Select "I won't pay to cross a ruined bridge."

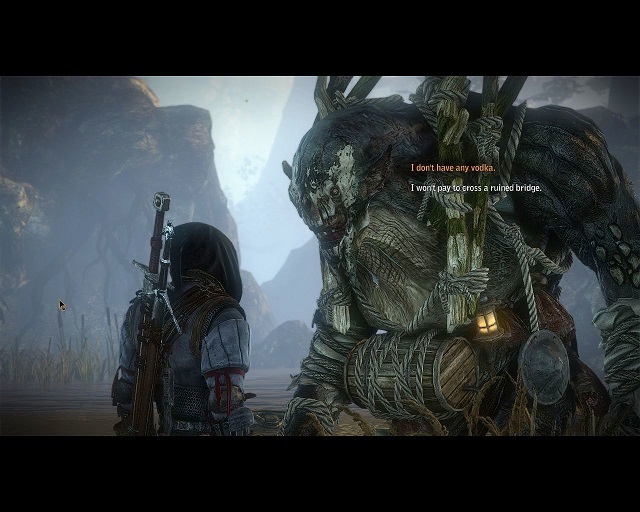pyautogui.click(x=476, y=187)
